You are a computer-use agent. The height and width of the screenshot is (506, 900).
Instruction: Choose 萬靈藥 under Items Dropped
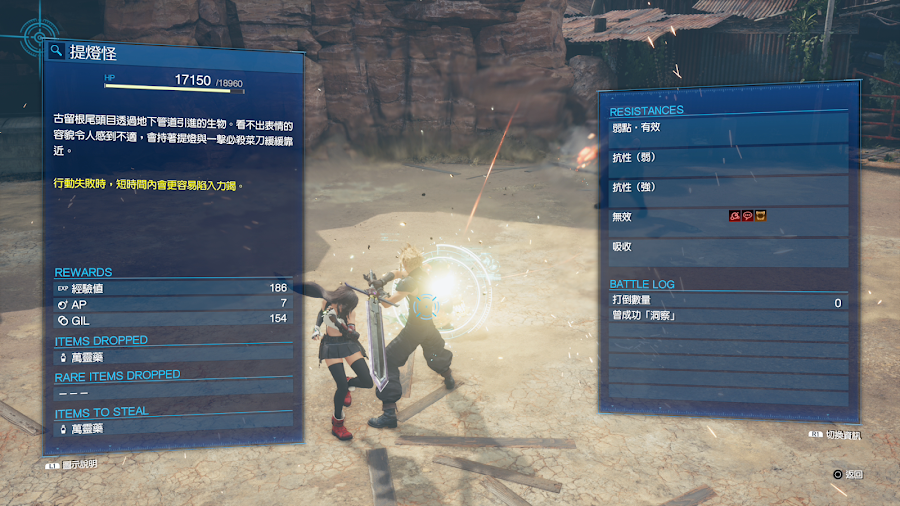[x=172, y=356]
